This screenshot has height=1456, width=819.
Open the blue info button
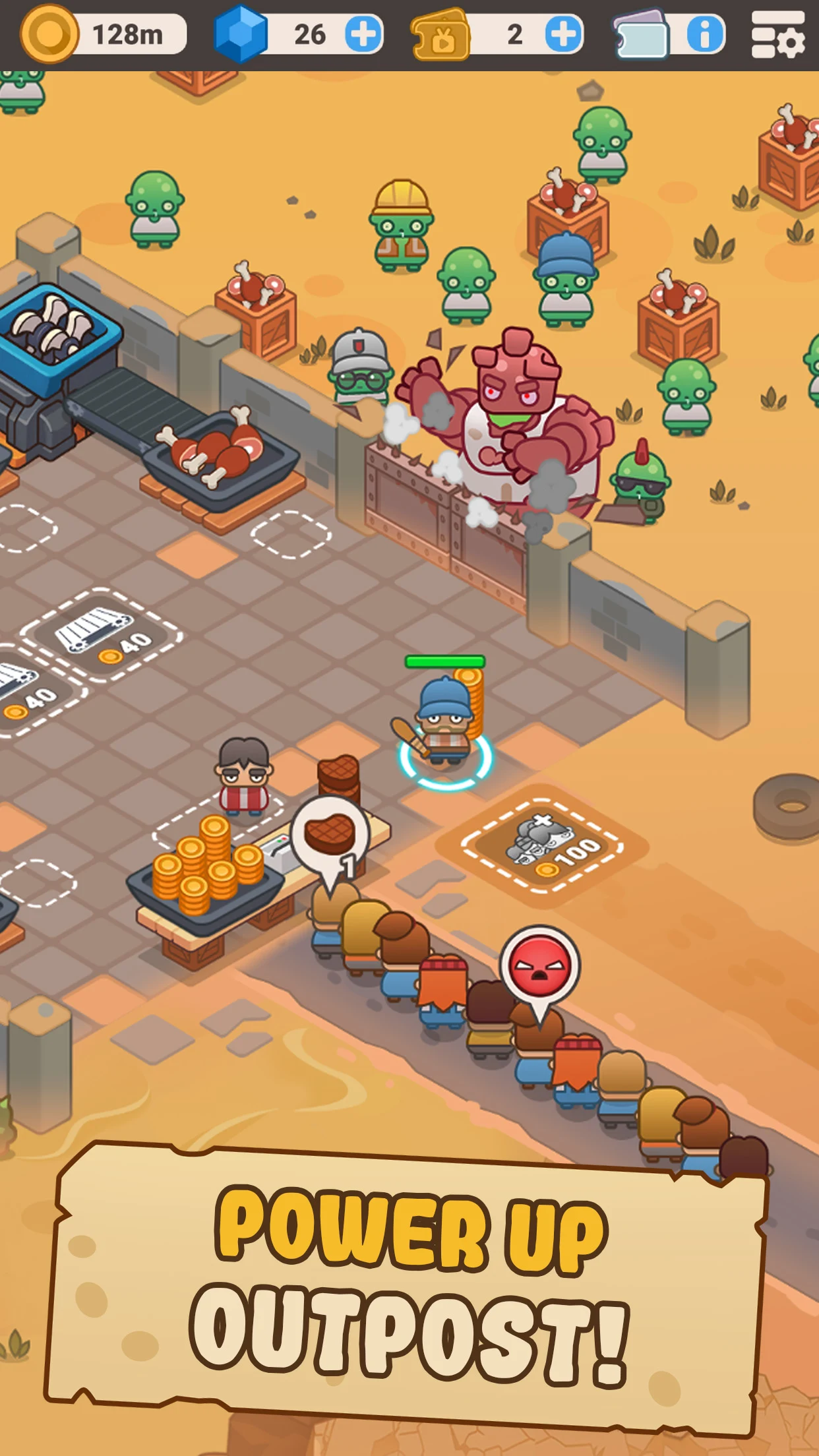click(705, 34)
